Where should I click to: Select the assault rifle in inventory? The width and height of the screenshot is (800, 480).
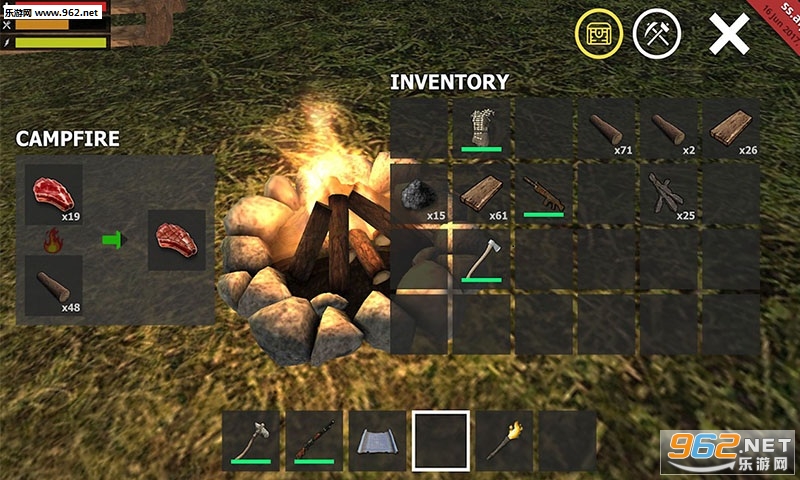[545, 194]
